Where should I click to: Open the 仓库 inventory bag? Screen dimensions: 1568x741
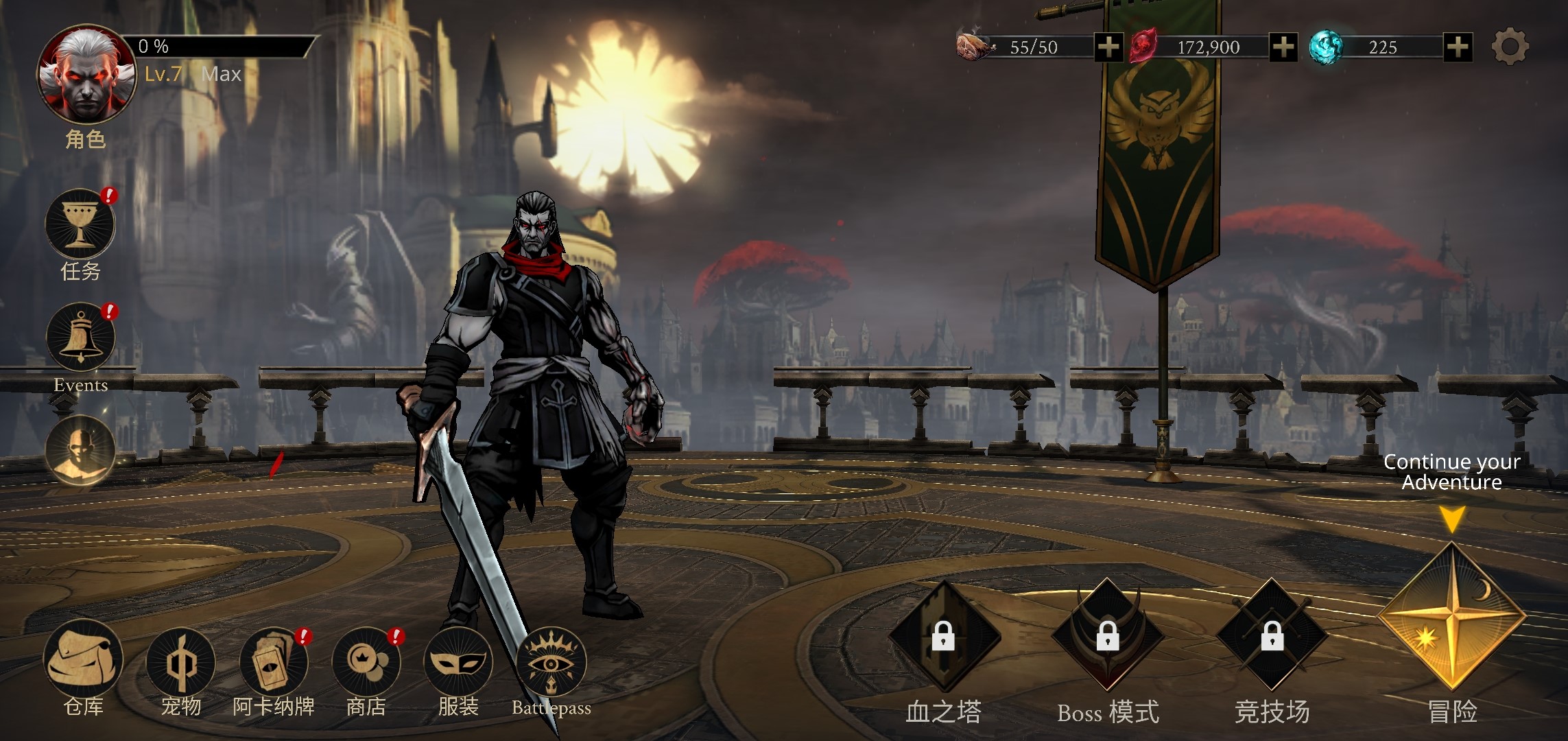tap(83, 660)
